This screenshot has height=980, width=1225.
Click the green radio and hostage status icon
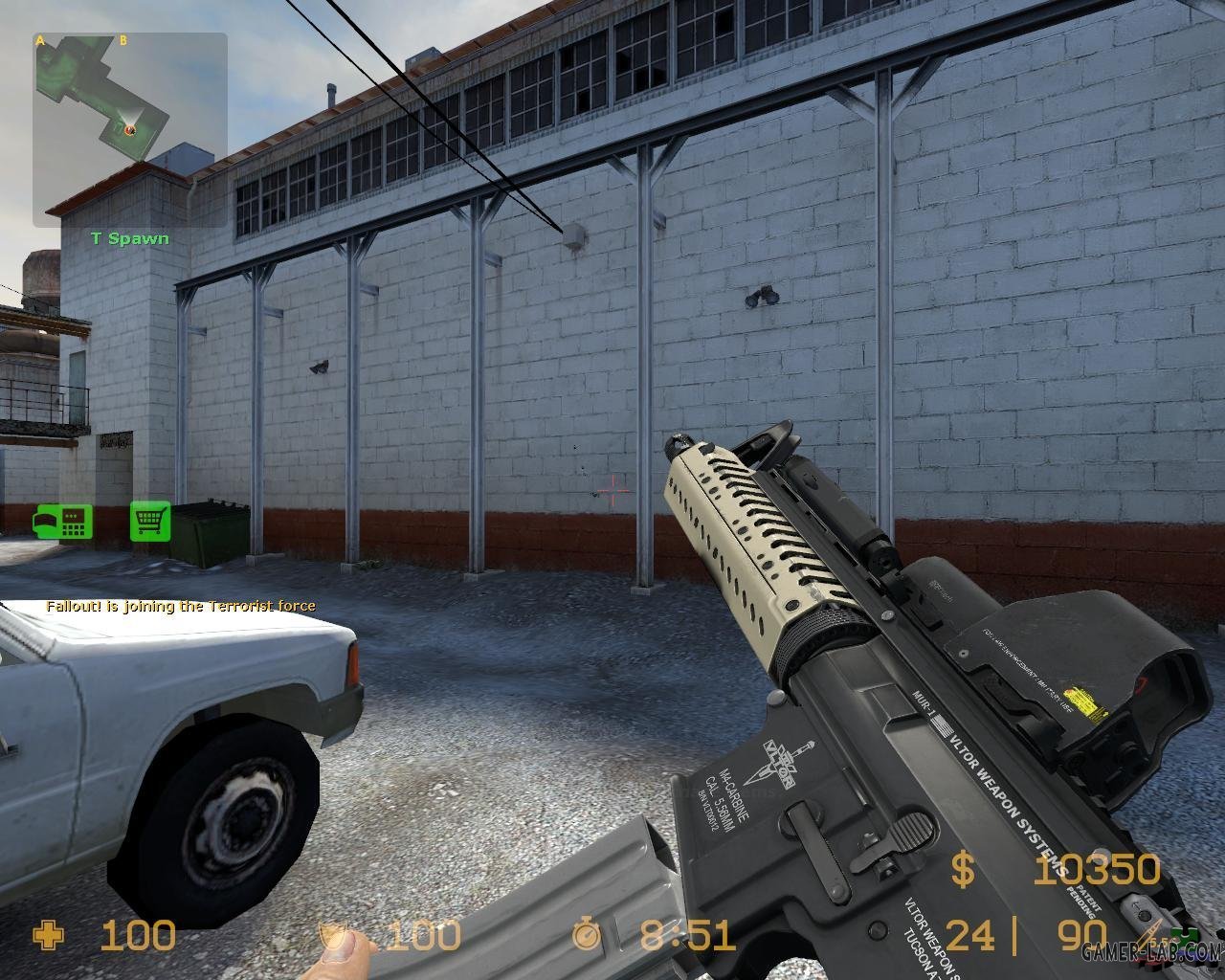tap(63, 522)
